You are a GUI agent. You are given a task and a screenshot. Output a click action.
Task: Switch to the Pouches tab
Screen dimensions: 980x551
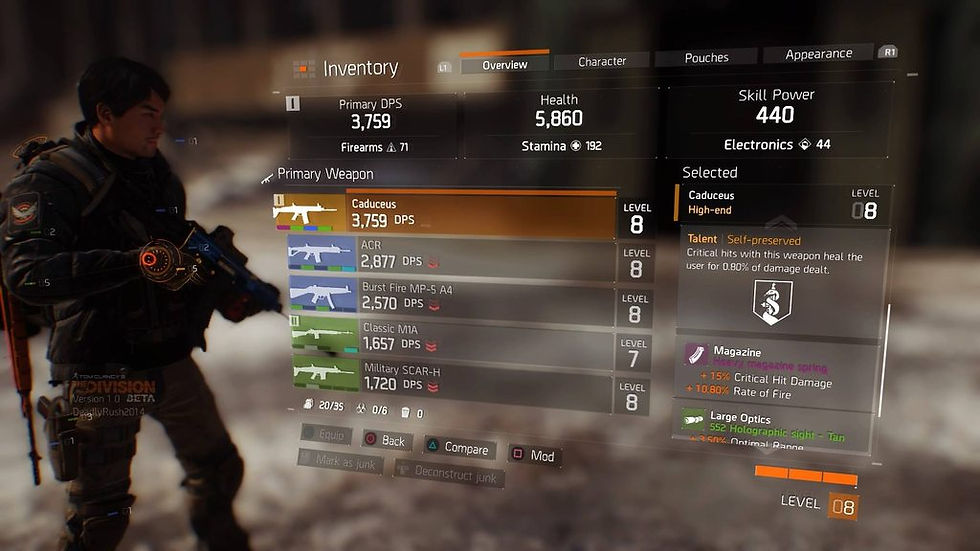pyautogui.click(x=706, y=58)
